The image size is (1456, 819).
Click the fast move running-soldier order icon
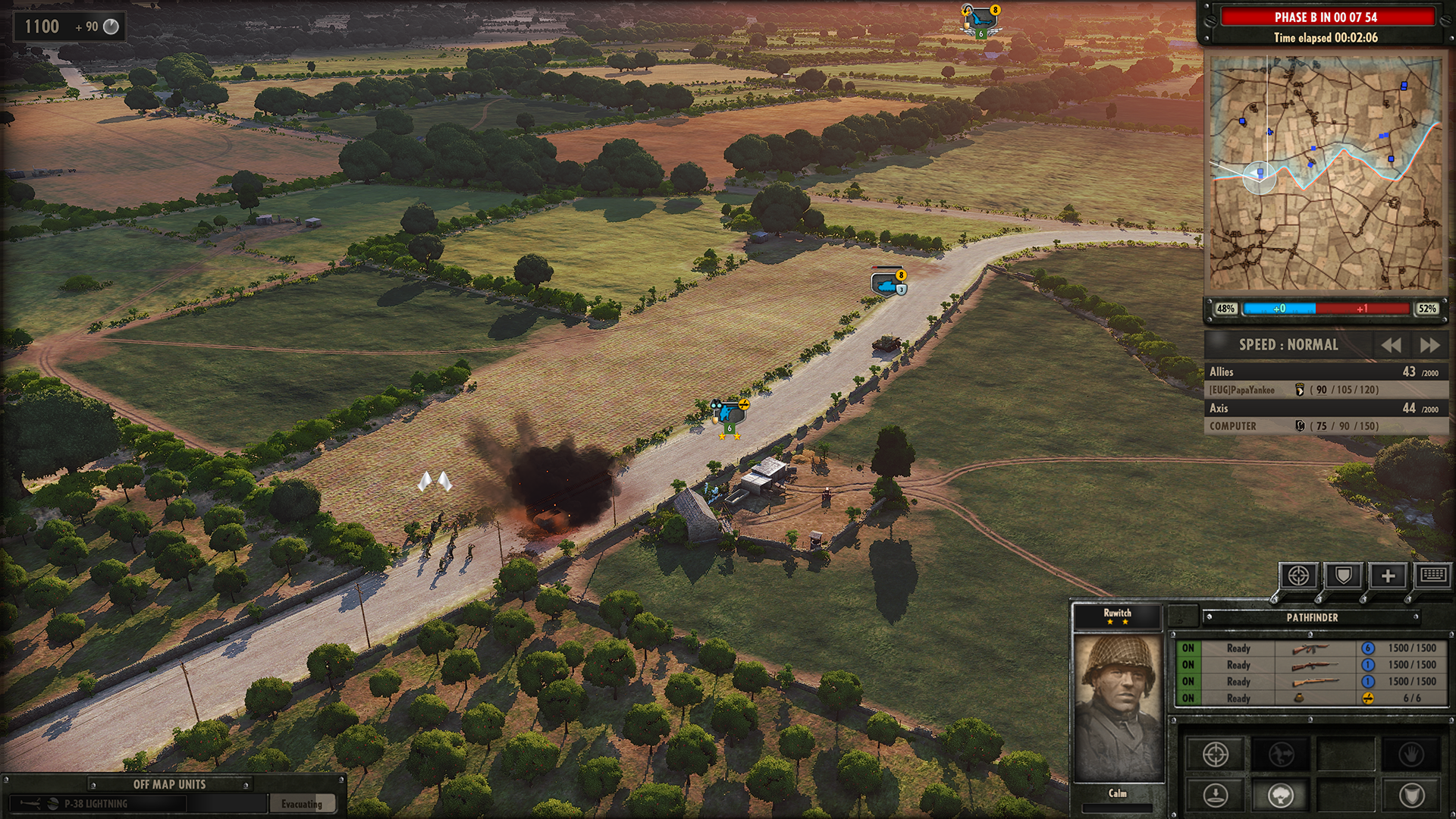pos(1282,754)
